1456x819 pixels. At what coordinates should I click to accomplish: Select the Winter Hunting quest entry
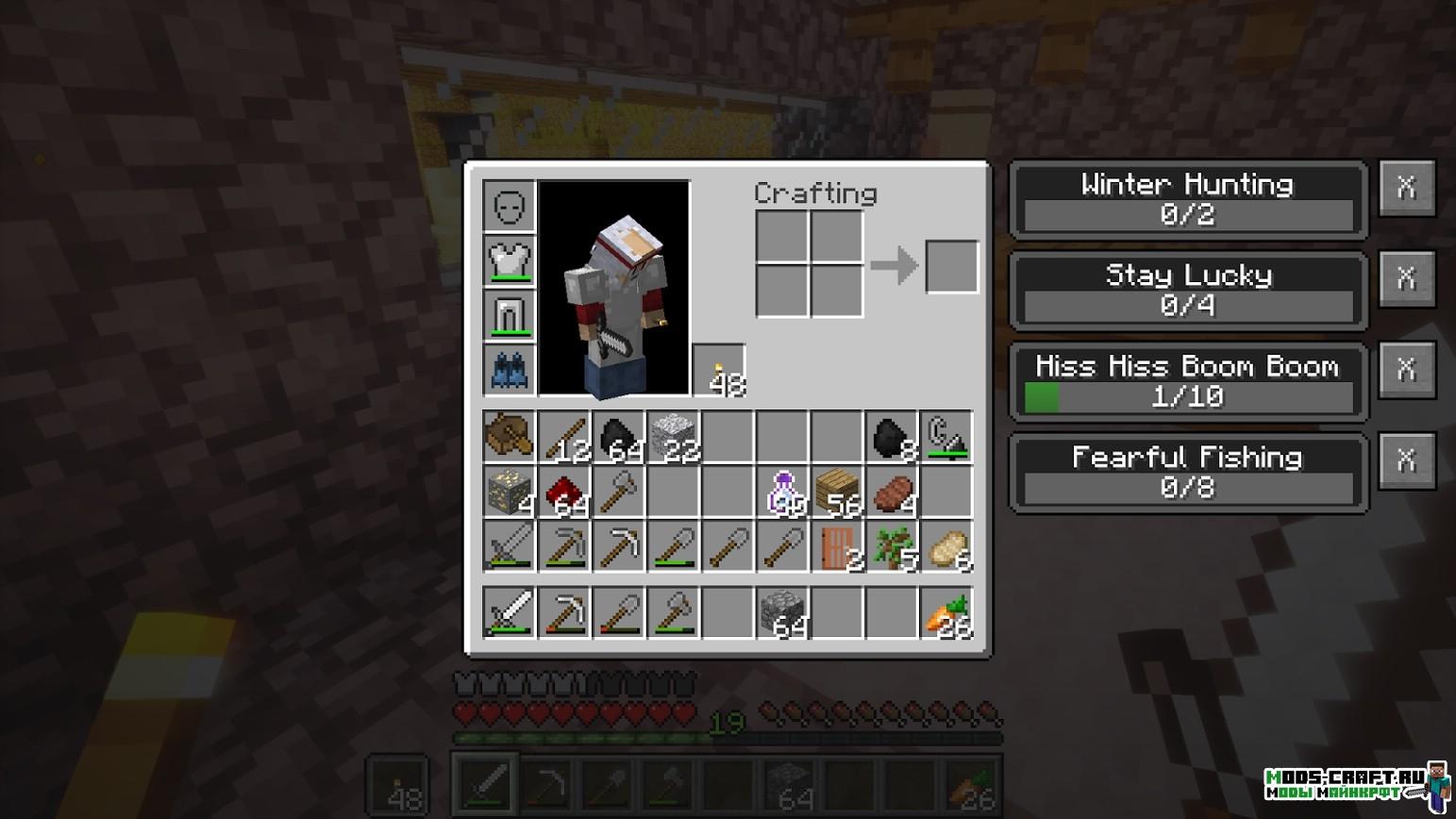tap(1187, 199)
